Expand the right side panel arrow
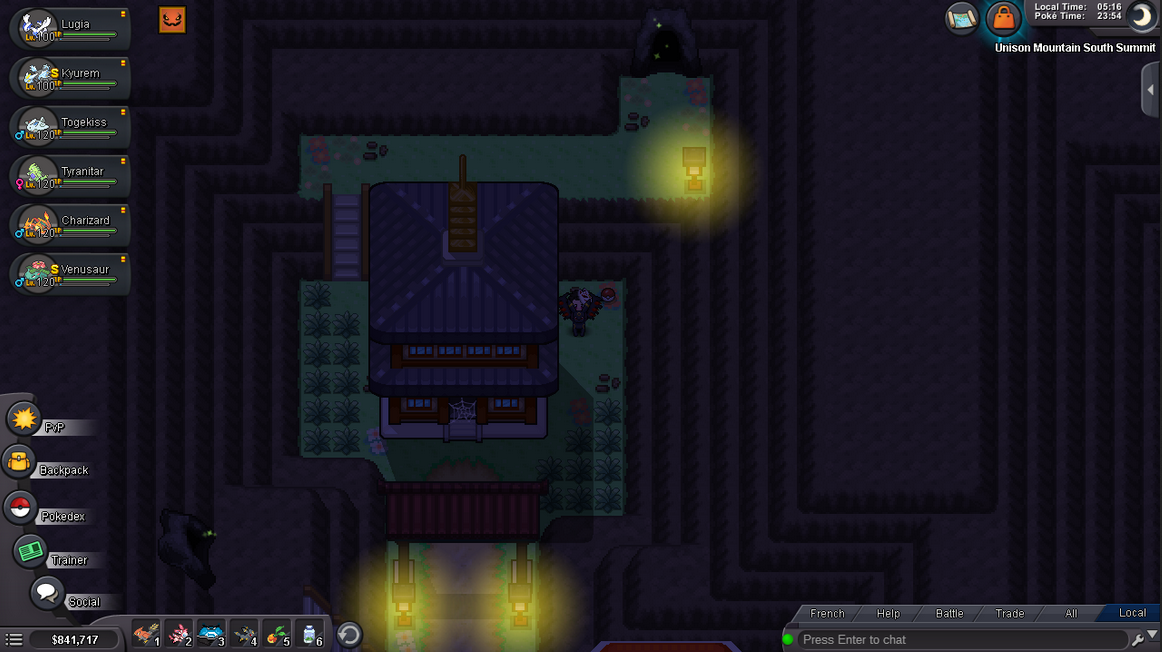Screen dimensions: 1162x652 coord(1151,91)
